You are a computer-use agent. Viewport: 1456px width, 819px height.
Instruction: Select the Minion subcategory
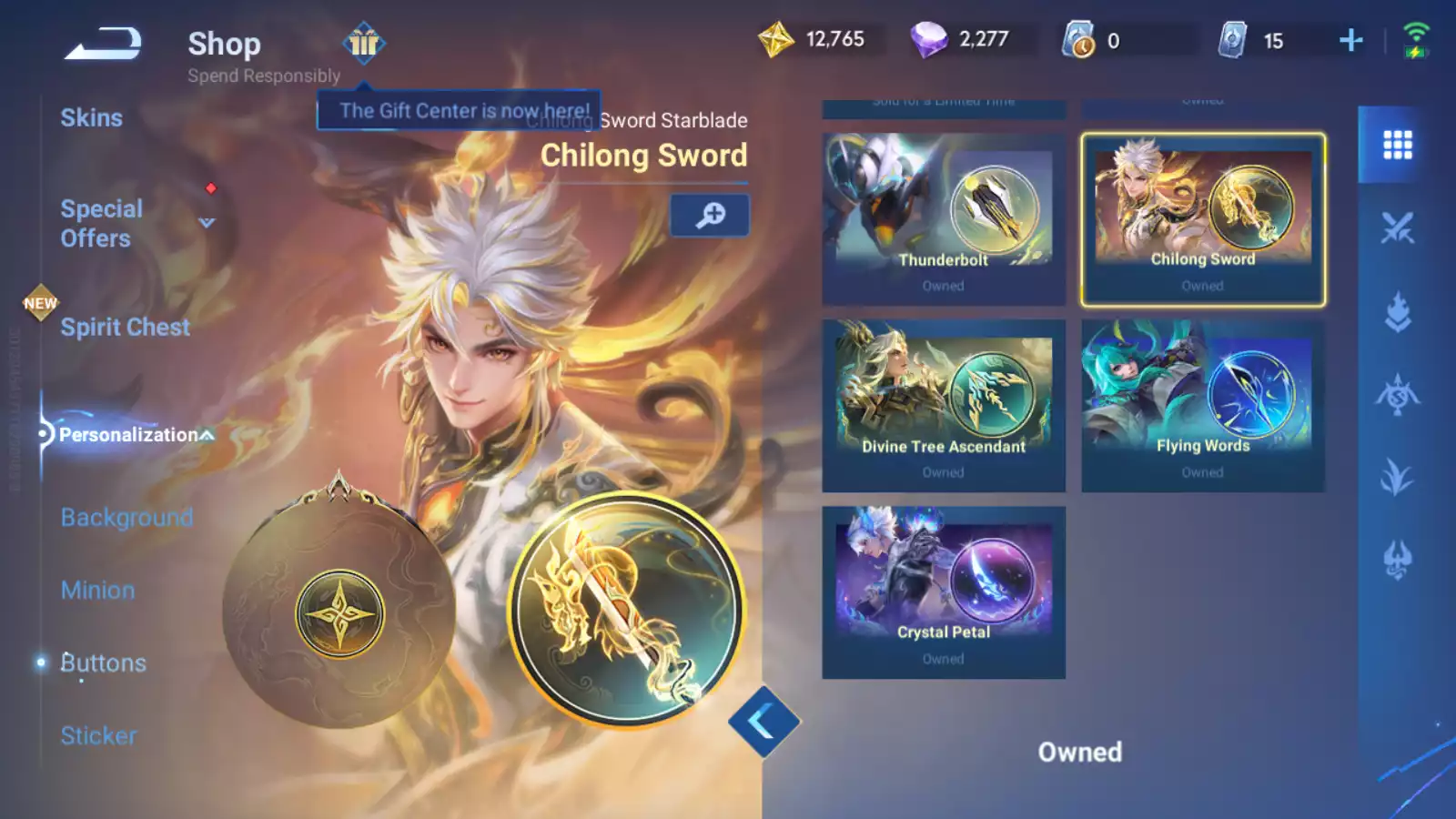(97, 591)
